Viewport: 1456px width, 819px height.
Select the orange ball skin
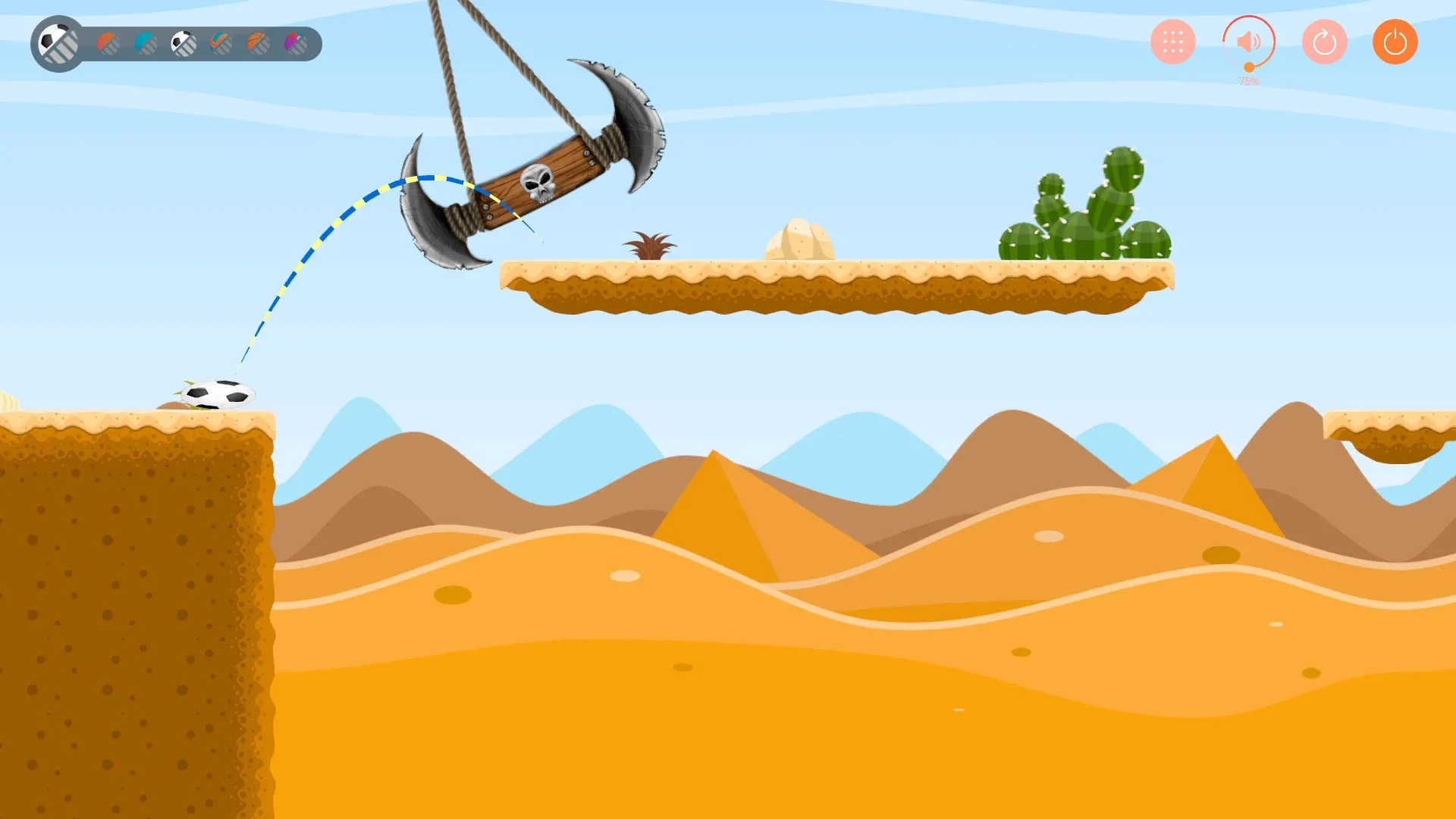click(x=107, y=43)
